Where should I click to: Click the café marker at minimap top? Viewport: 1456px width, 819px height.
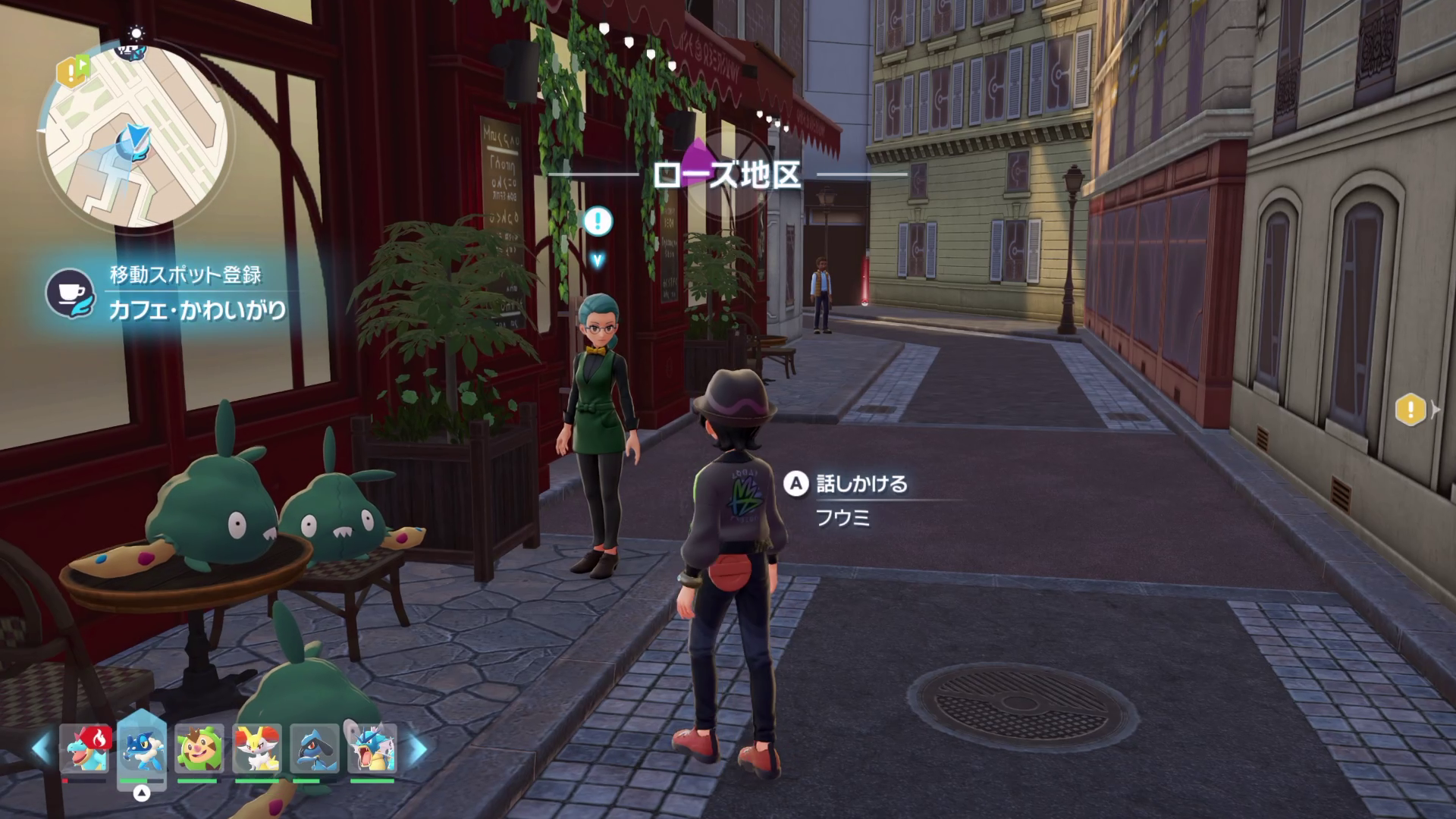pyautogui.click(x=133, y=49)
